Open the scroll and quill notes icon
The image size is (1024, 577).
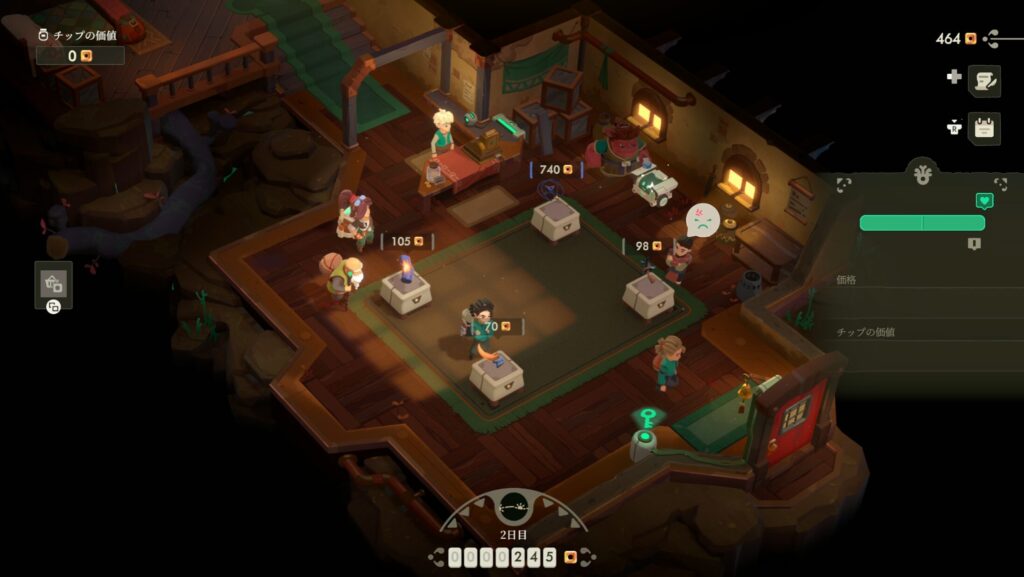tap(984, 80)
